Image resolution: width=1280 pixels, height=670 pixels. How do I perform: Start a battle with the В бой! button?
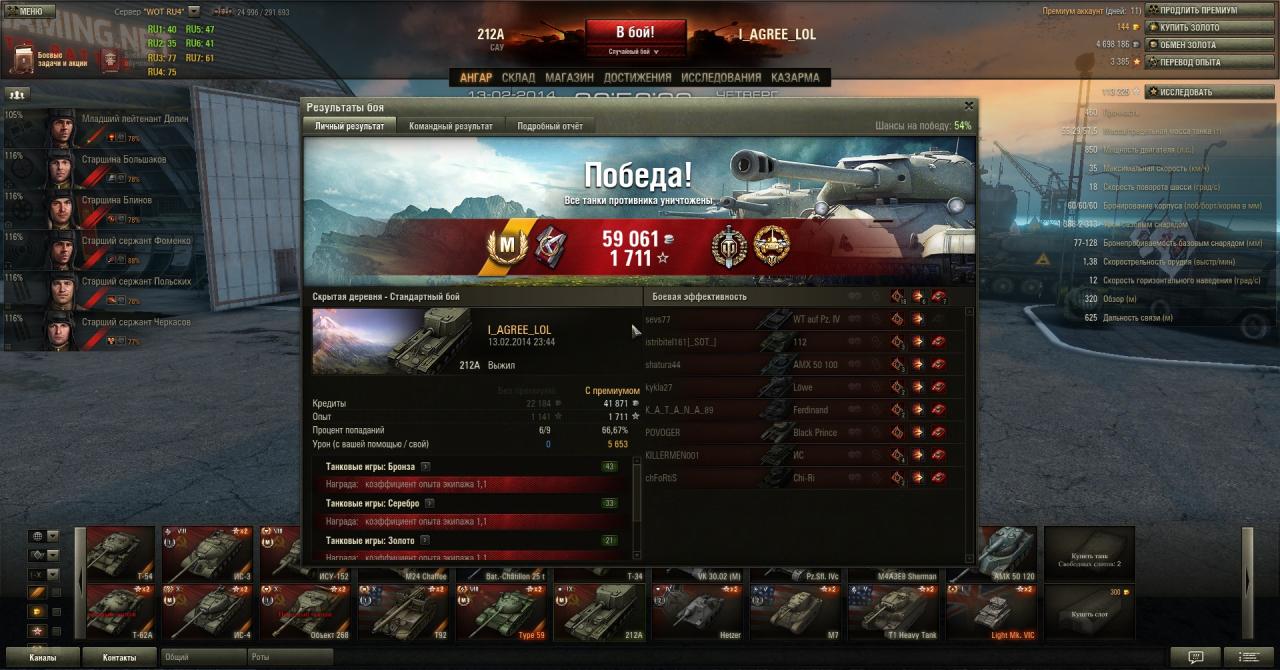tap(635, 32)
